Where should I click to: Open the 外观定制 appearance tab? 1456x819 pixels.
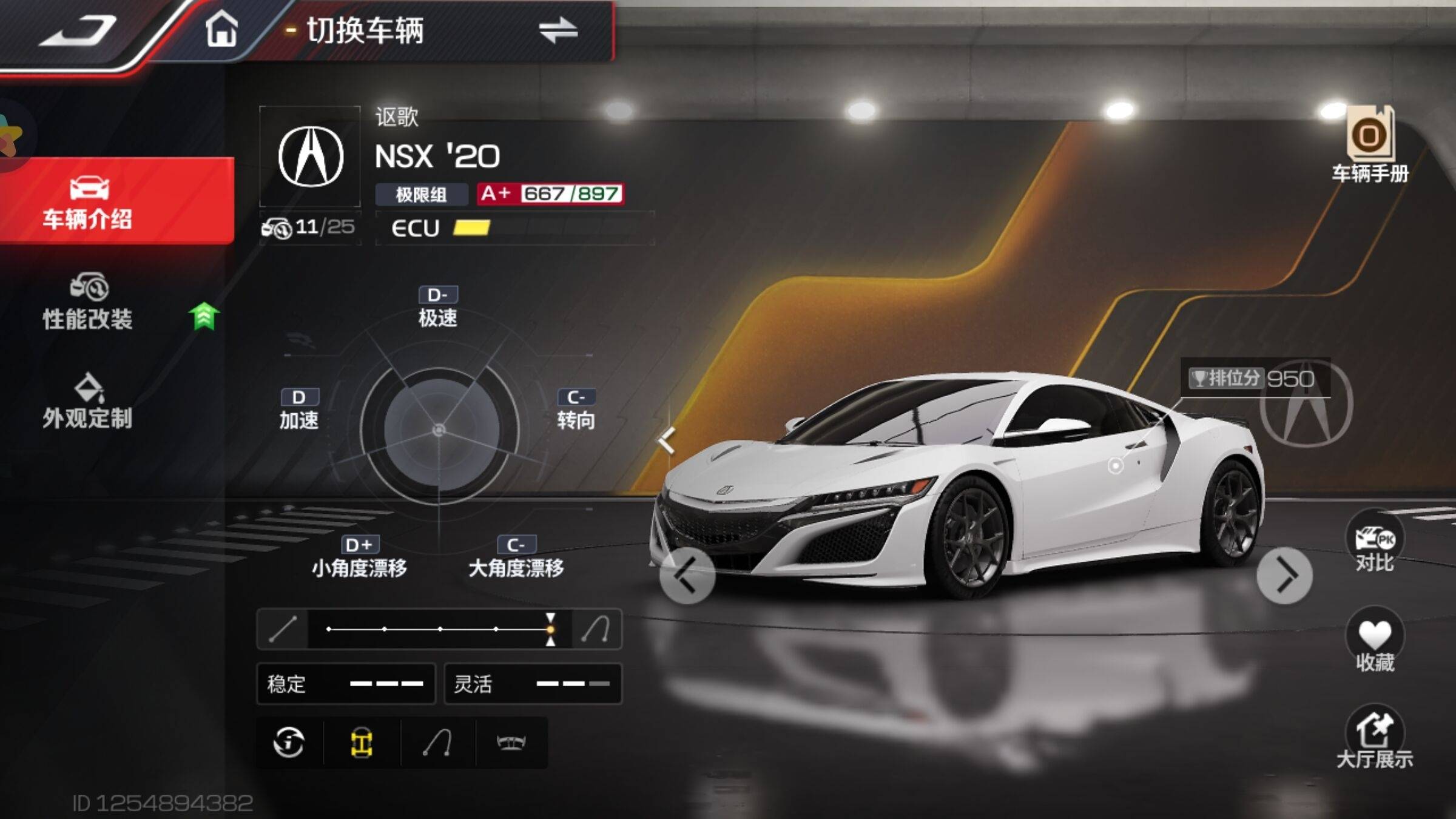[88, 402]
